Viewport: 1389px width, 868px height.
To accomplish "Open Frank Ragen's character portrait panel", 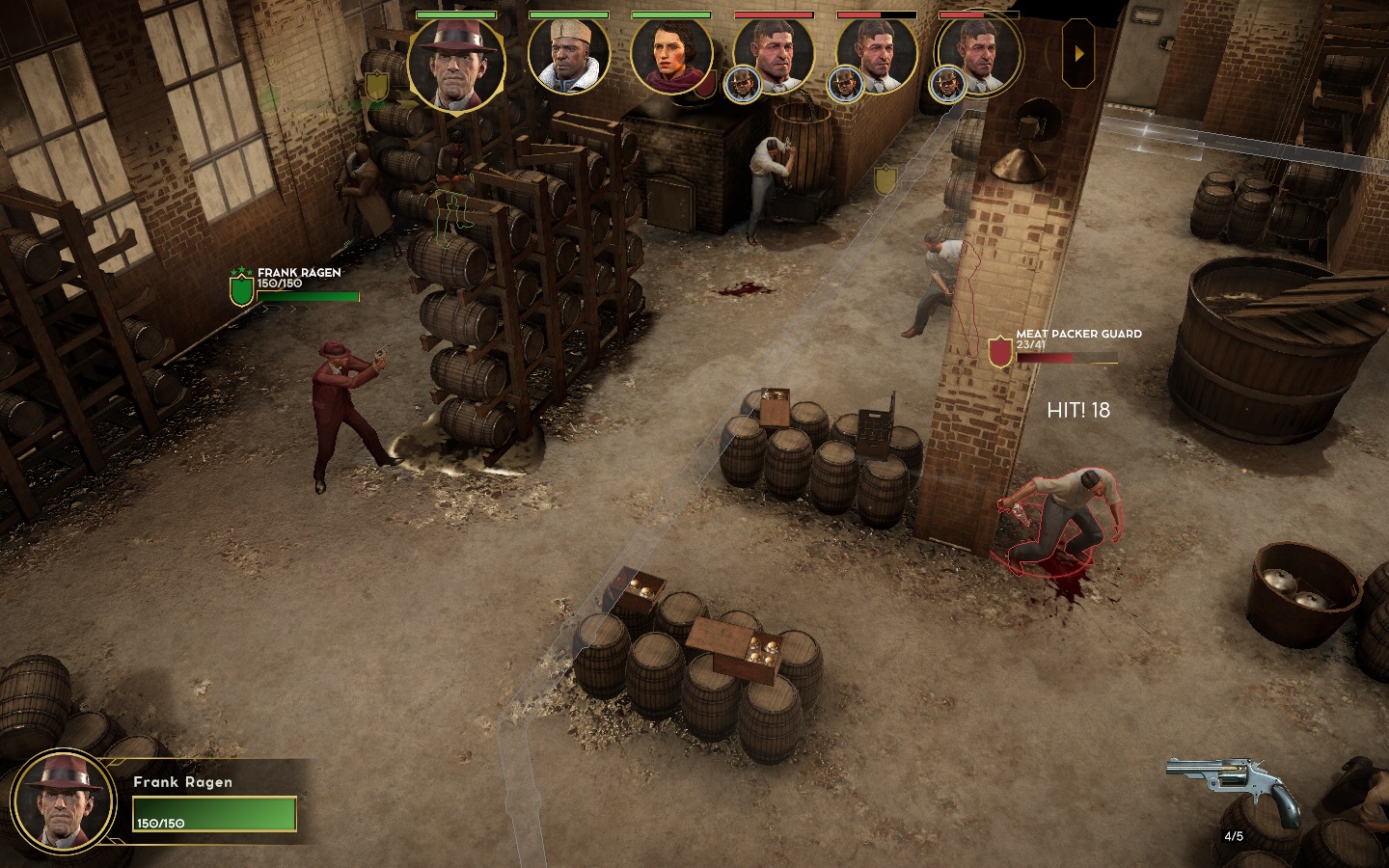I will (64, 801).
